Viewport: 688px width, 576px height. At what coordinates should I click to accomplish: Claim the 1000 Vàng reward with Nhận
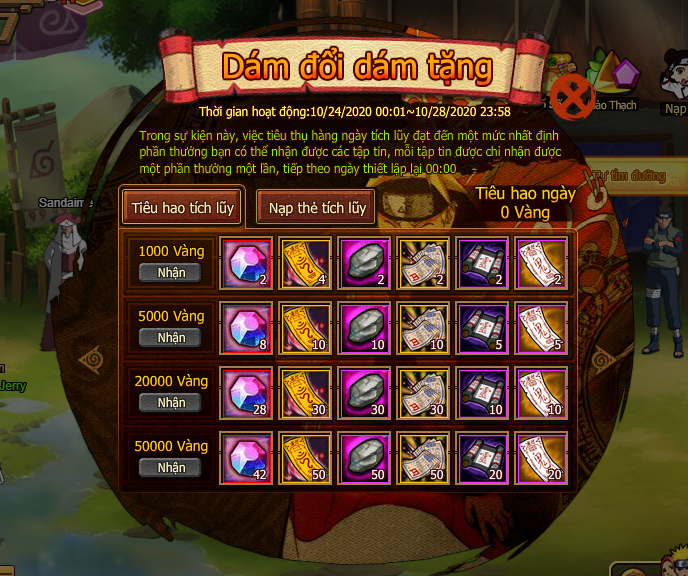click(171, 273)
